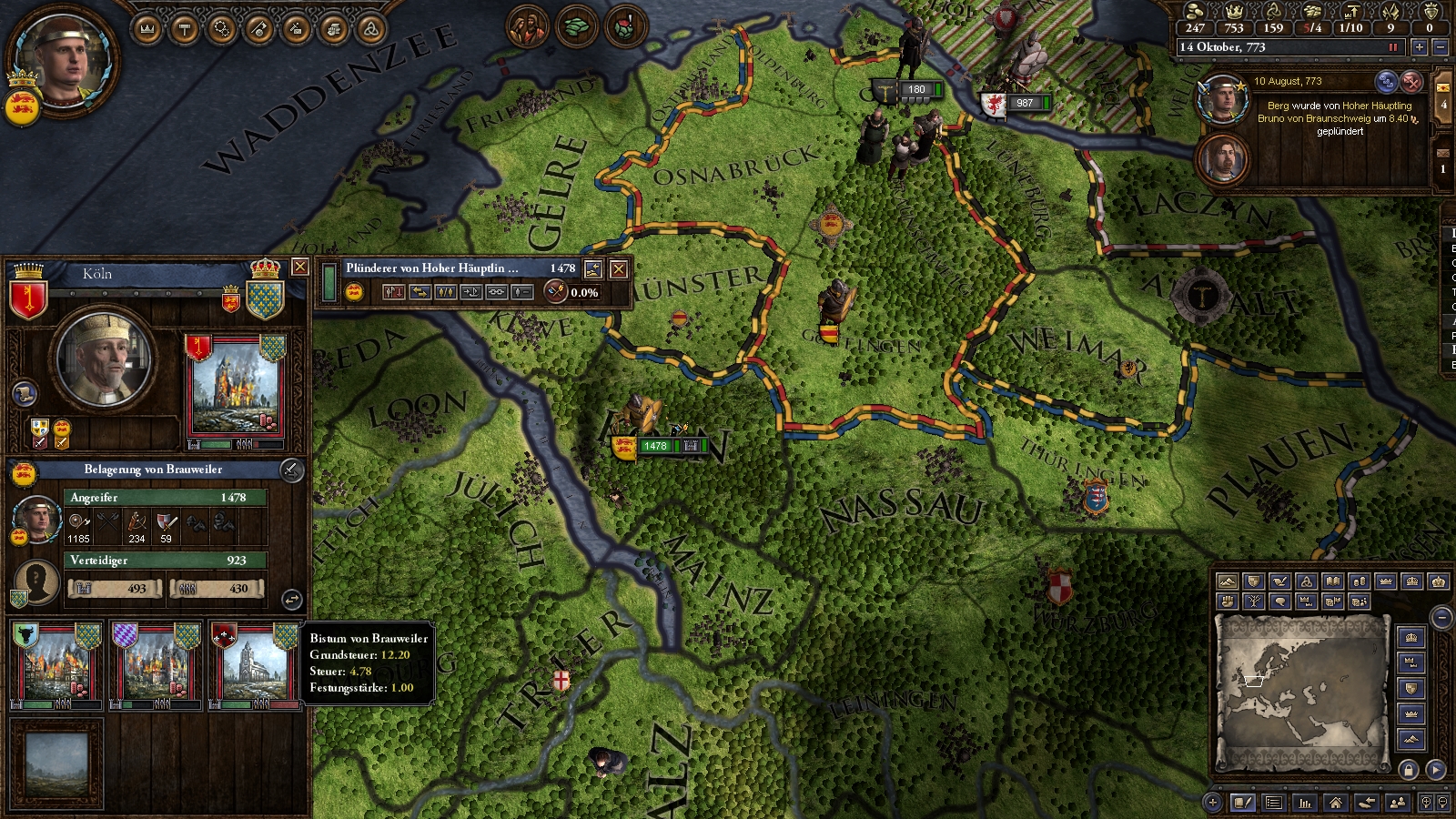Image resolution: width=1456 pixels, height=819 pixels.
Task: Go to home capital with the house button
Action: tap(1335, 803)
